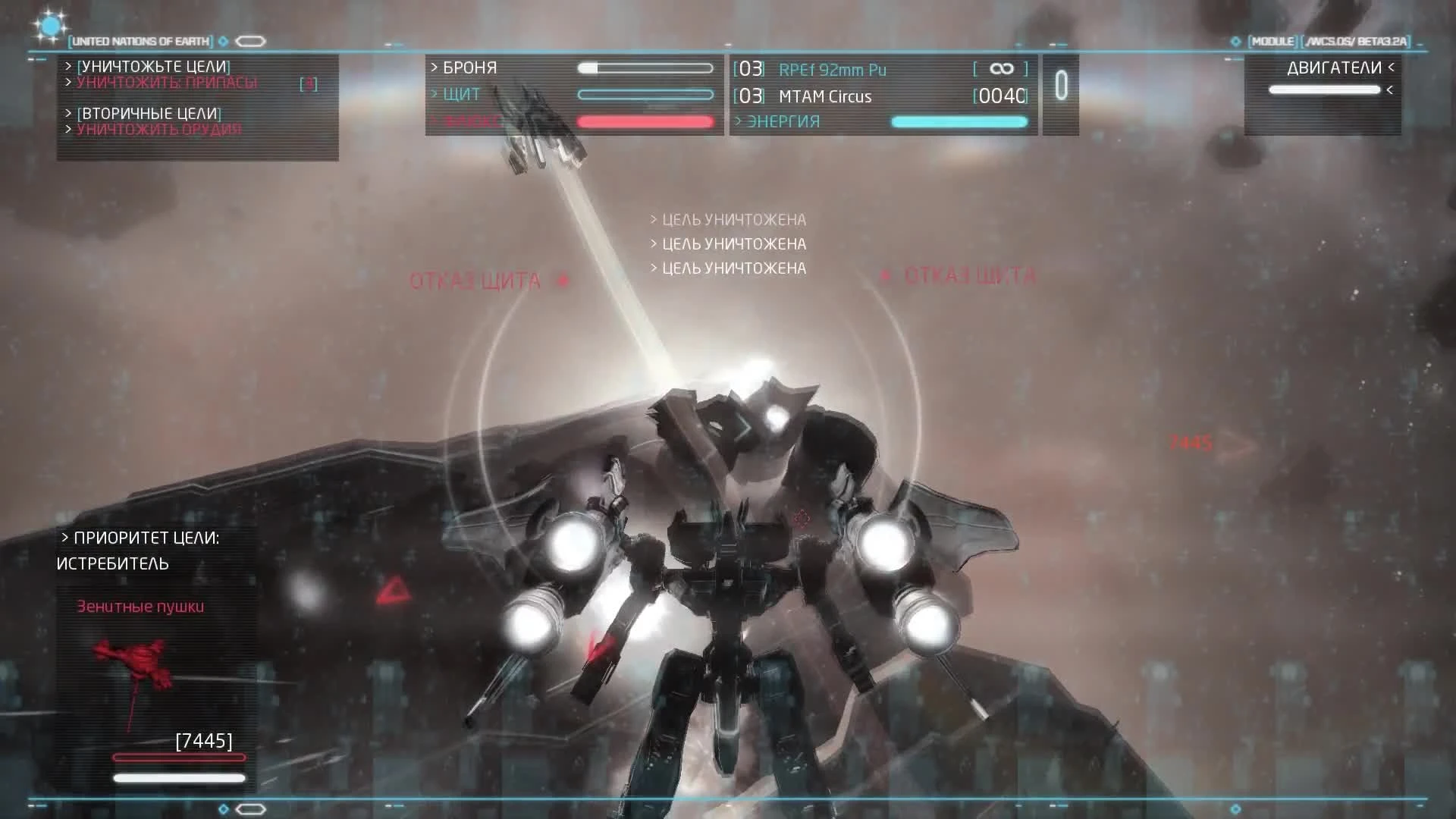Viewport: 1456px width, 819px height.
Task: Click the diamond icon near UNITED NATIONS OF EARTH
Action: (x=223, y=42)
